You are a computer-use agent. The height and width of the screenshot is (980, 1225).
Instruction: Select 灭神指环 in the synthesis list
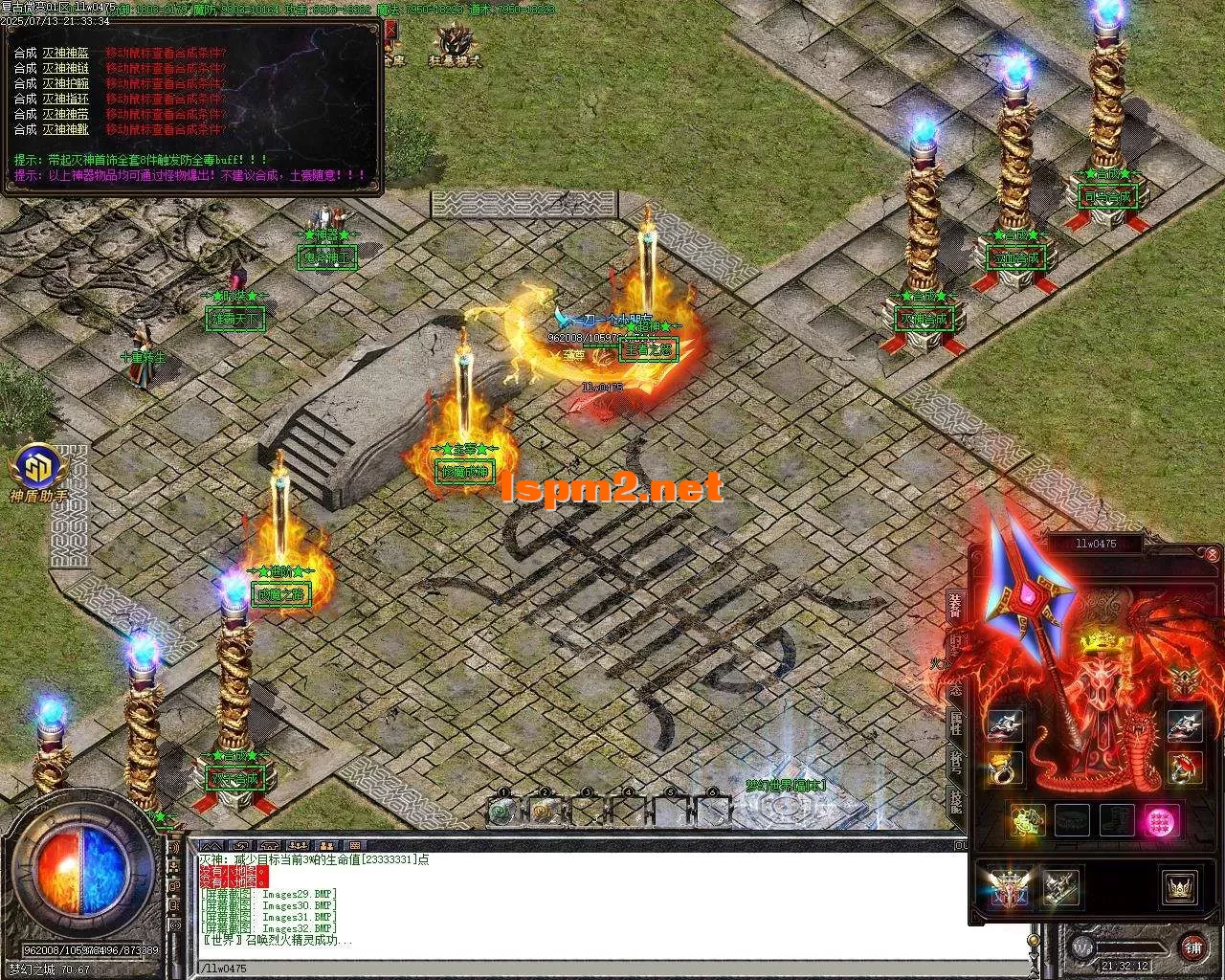(x=65, y=99)
